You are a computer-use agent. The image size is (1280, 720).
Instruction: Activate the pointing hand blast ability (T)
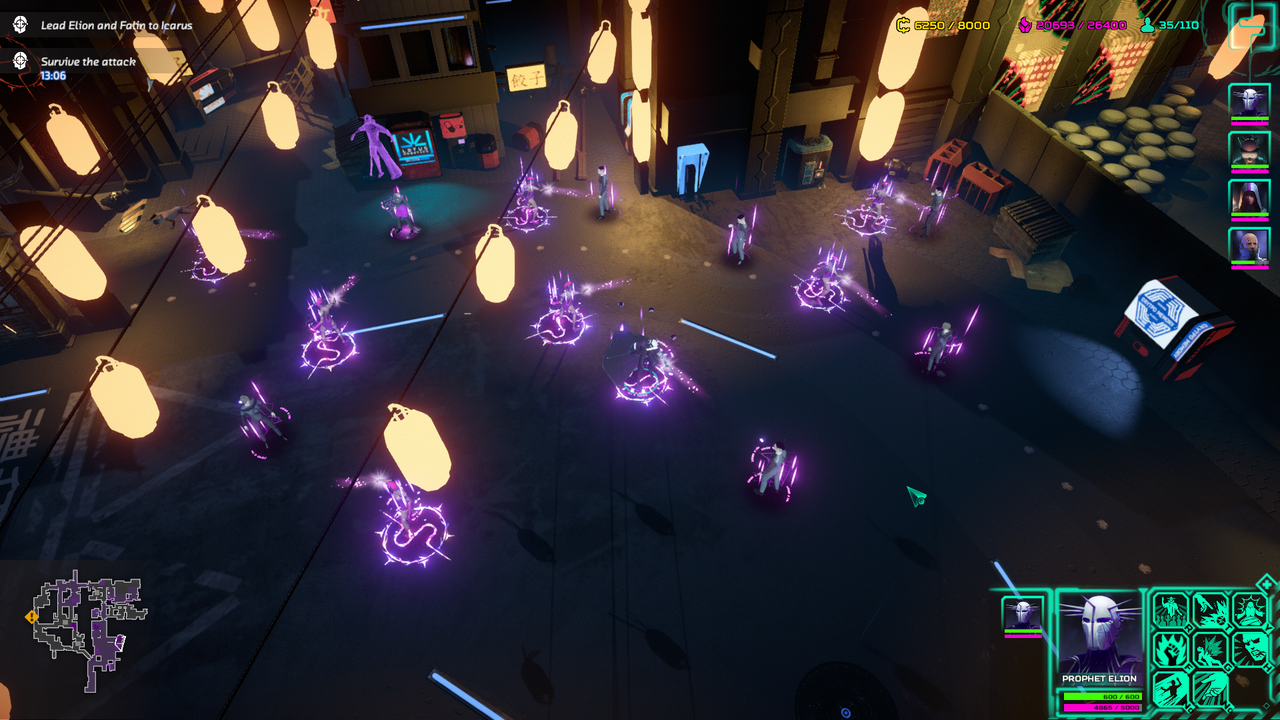point(1210,609)
